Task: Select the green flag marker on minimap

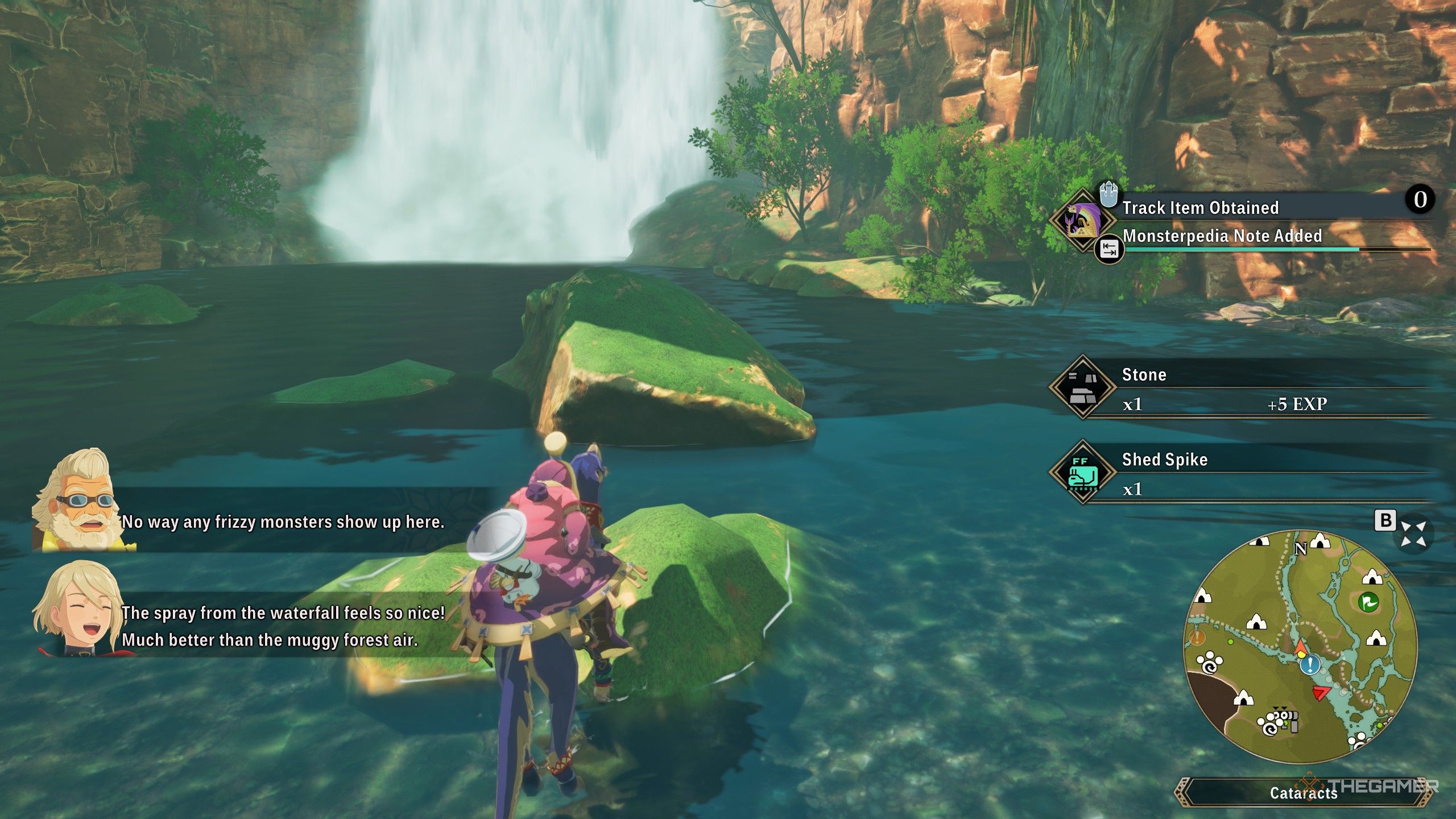Action: (1368, 602)
